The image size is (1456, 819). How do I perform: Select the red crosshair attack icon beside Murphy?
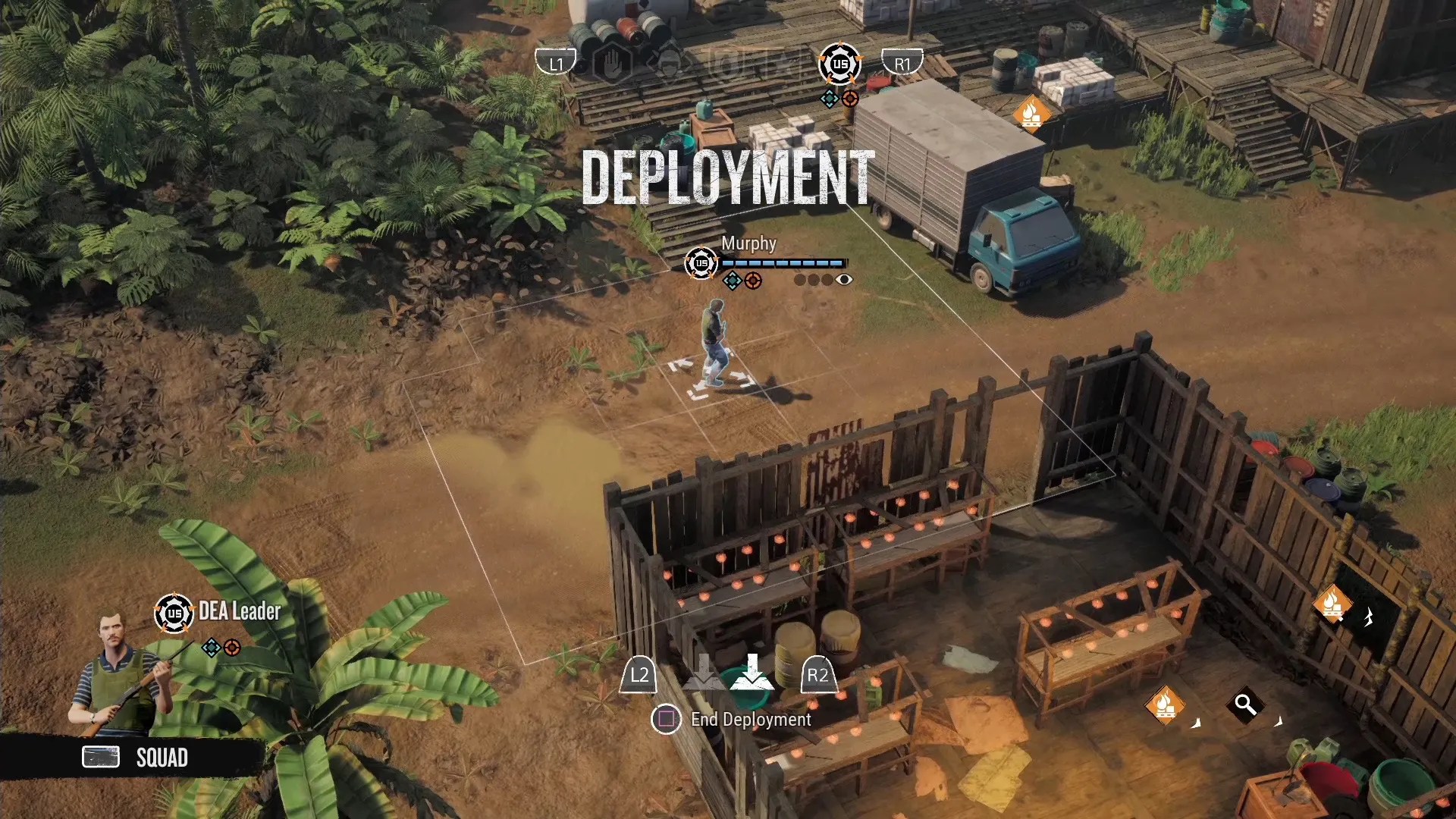point(752,280)
